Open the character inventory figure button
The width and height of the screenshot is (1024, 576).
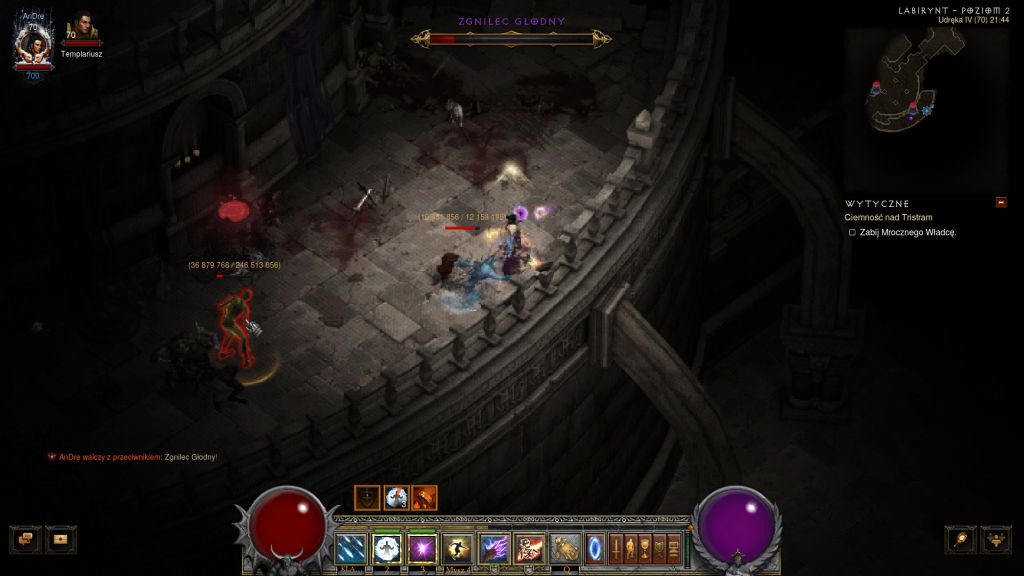[x=631, y=548]
